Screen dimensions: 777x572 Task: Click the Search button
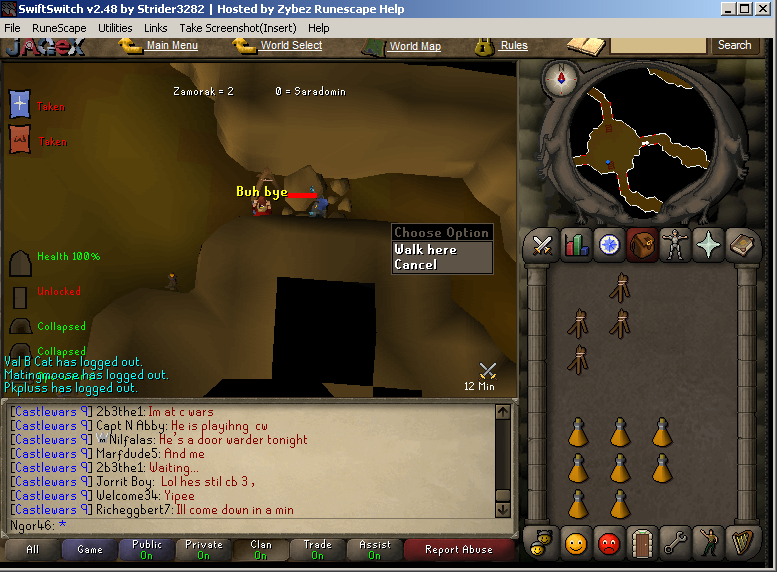734,45
